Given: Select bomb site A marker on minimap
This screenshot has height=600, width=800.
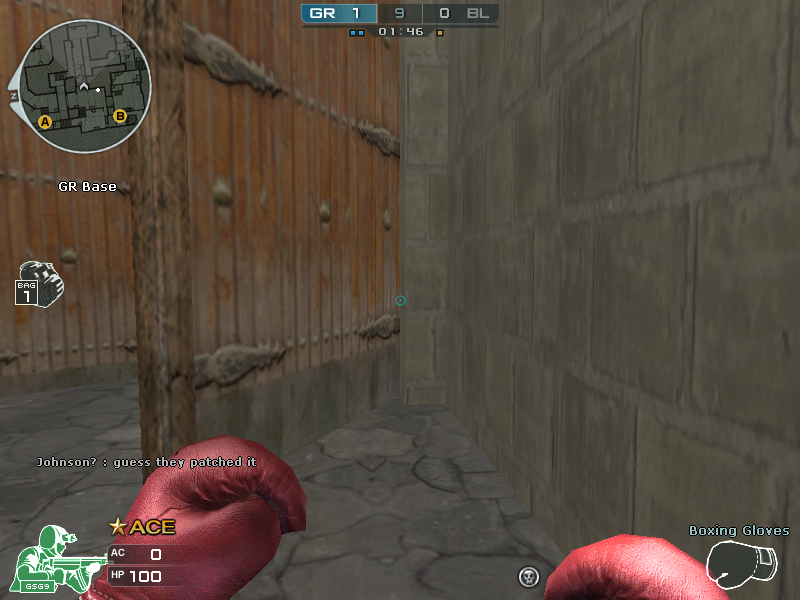Looking at the screenshot, I should [x=44, y=122].
